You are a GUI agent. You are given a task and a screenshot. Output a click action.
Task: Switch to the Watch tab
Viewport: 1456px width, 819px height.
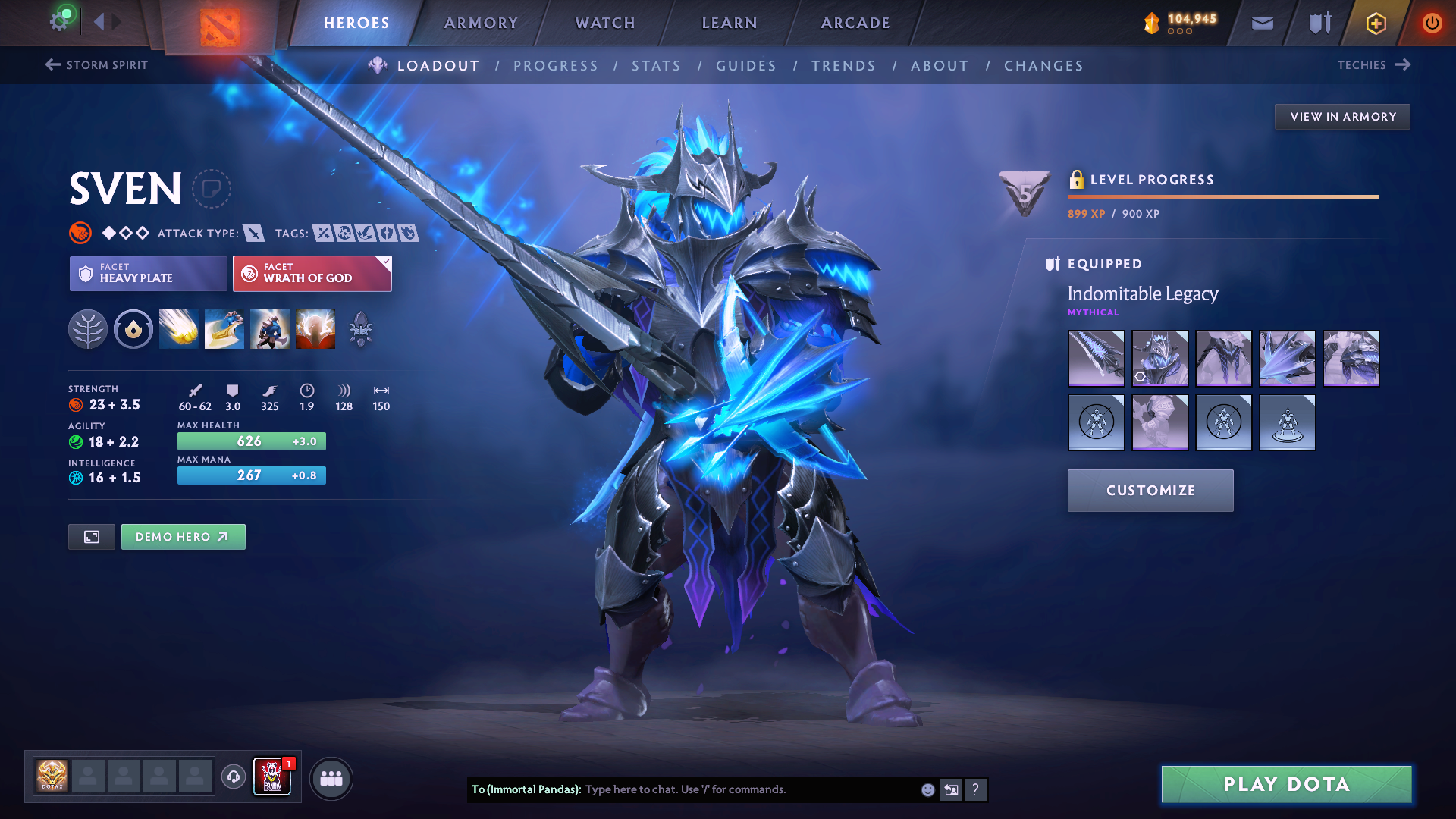point(605,23)
